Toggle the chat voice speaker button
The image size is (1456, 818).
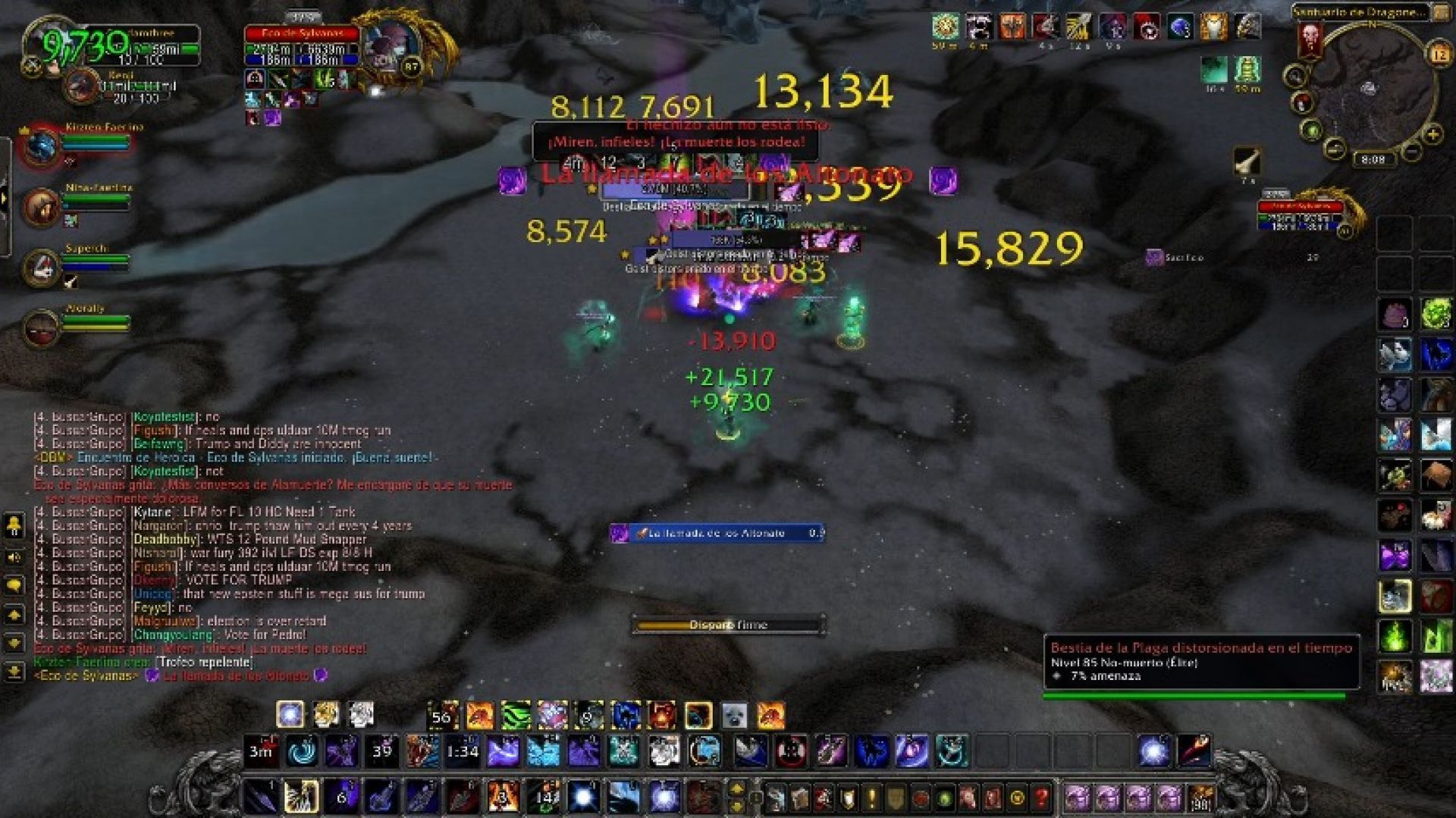click(x=13, y=556)
